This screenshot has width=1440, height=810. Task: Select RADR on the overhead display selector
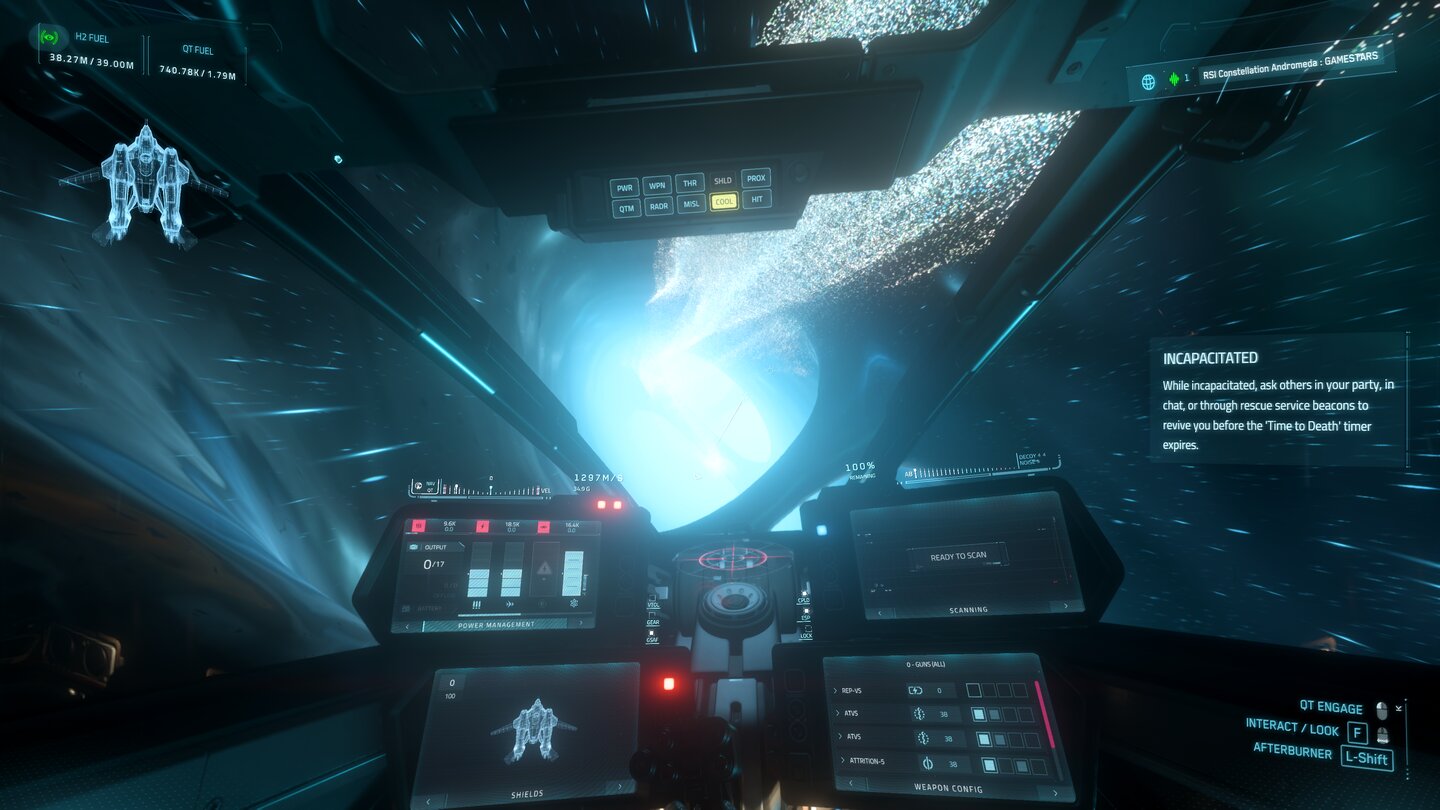point(659,206)
